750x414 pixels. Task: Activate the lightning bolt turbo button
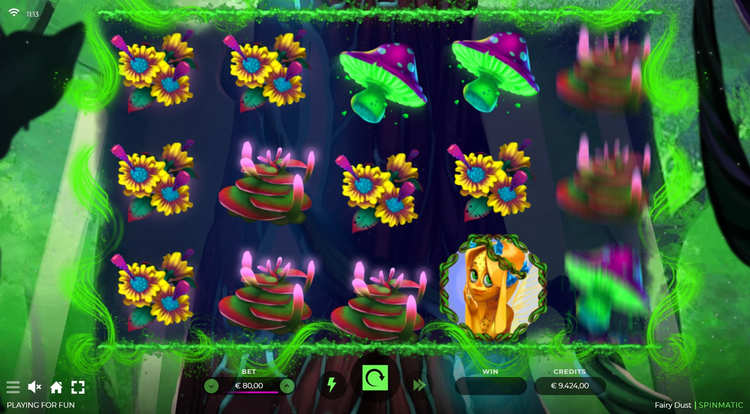[331, 384]
